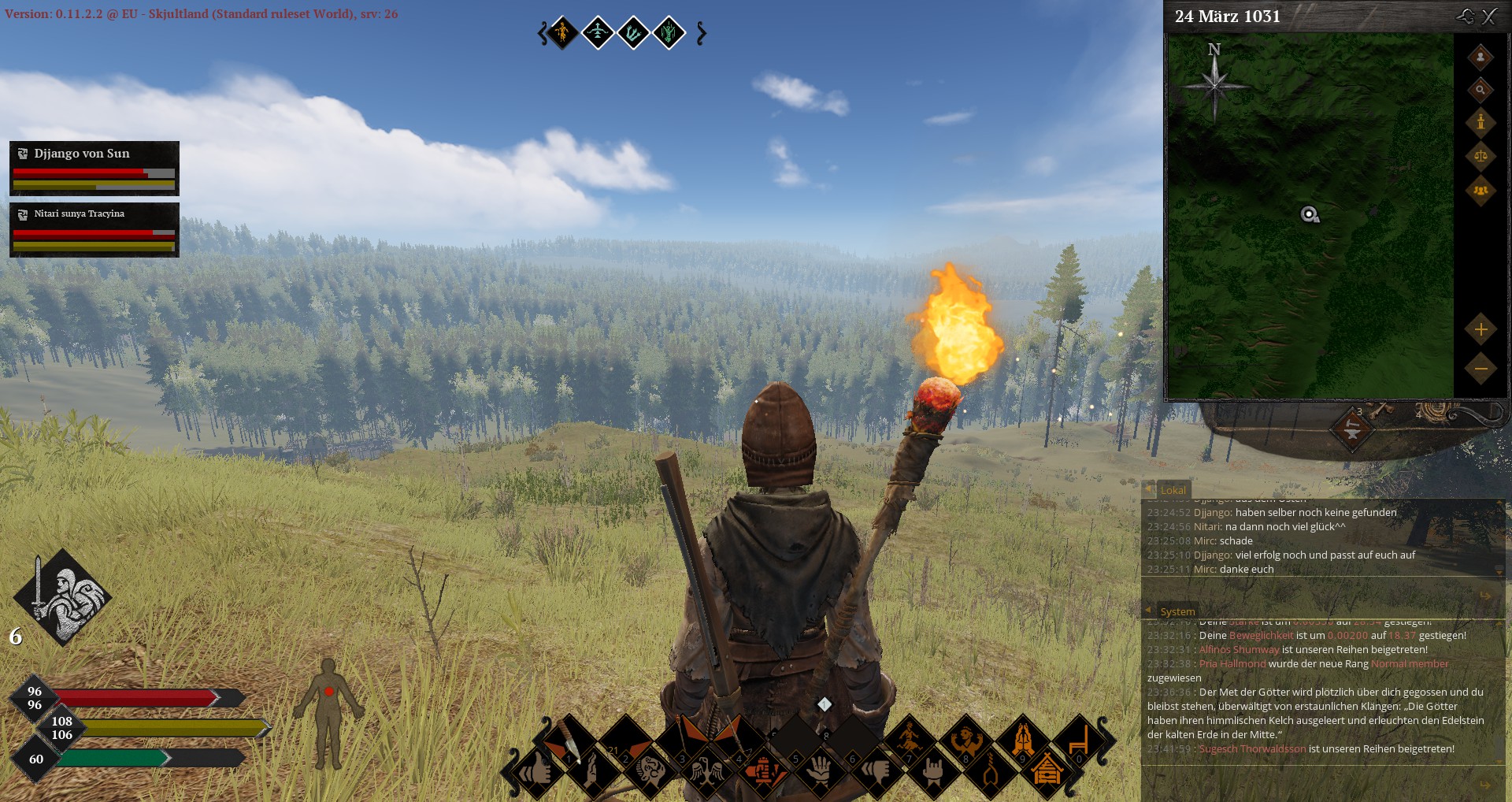This screenshot has width=1512, height=802.
Task: Select the chair sit action in slot 0
Action: tap(1079, 741)
